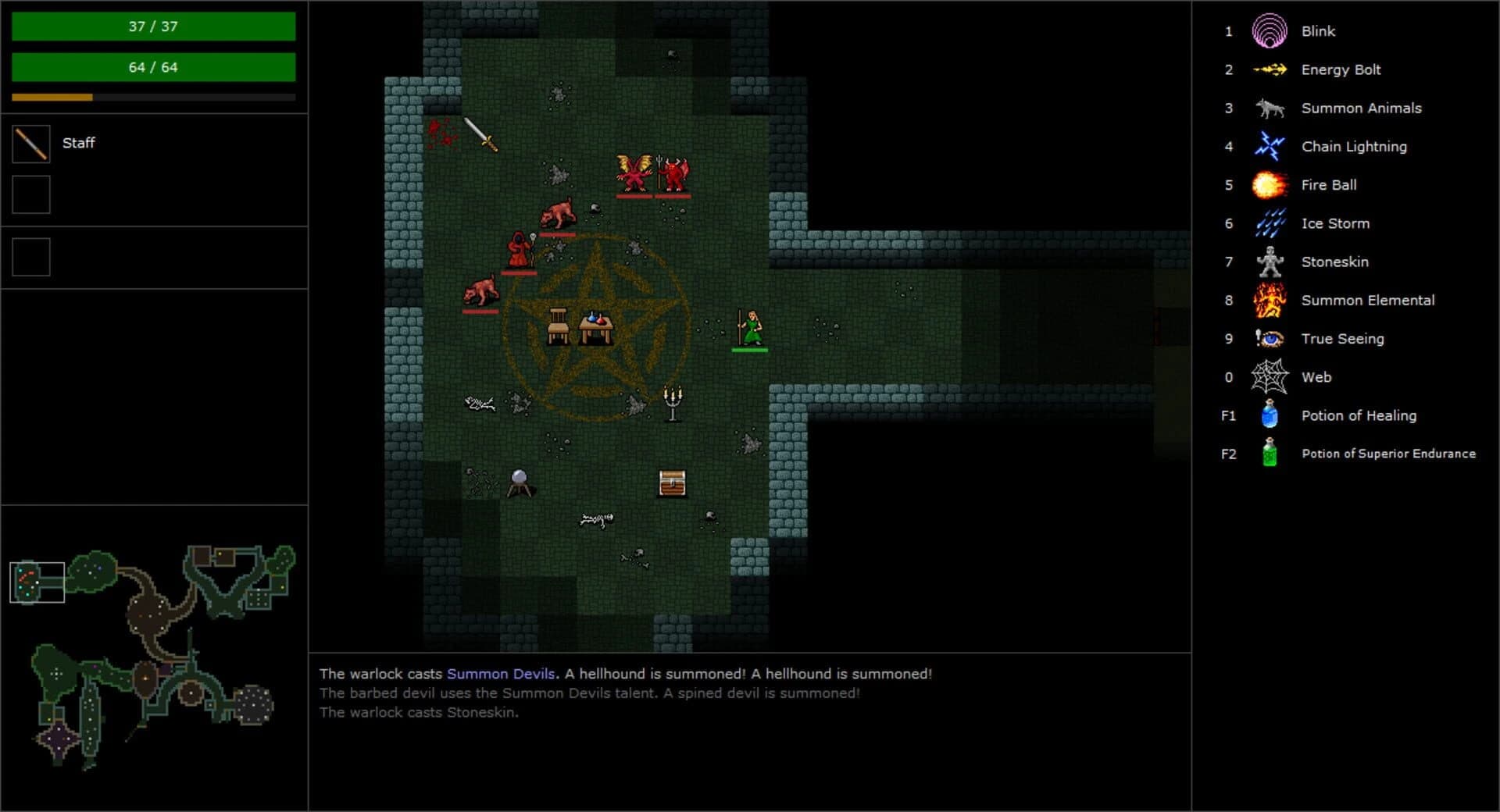Drink the Potion of Healing
Screen dimensions: 1500x812
1271,415
